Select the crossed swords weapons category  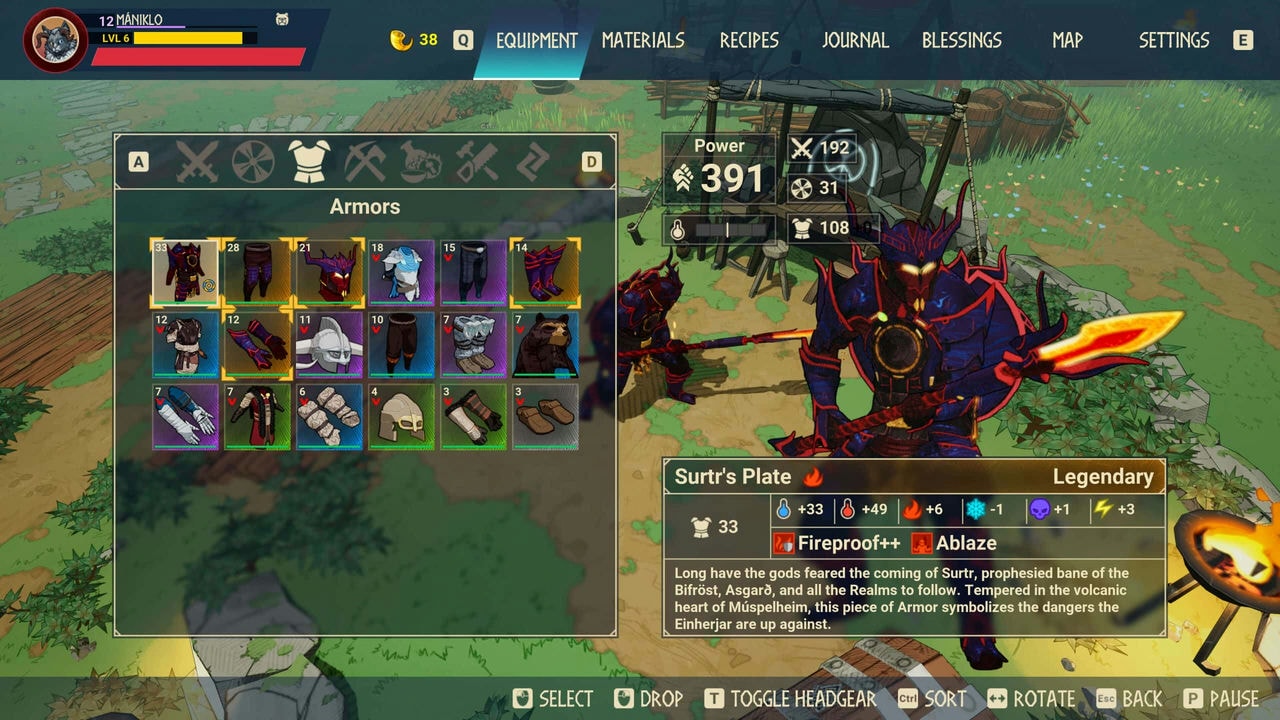(x=197, y=162)
